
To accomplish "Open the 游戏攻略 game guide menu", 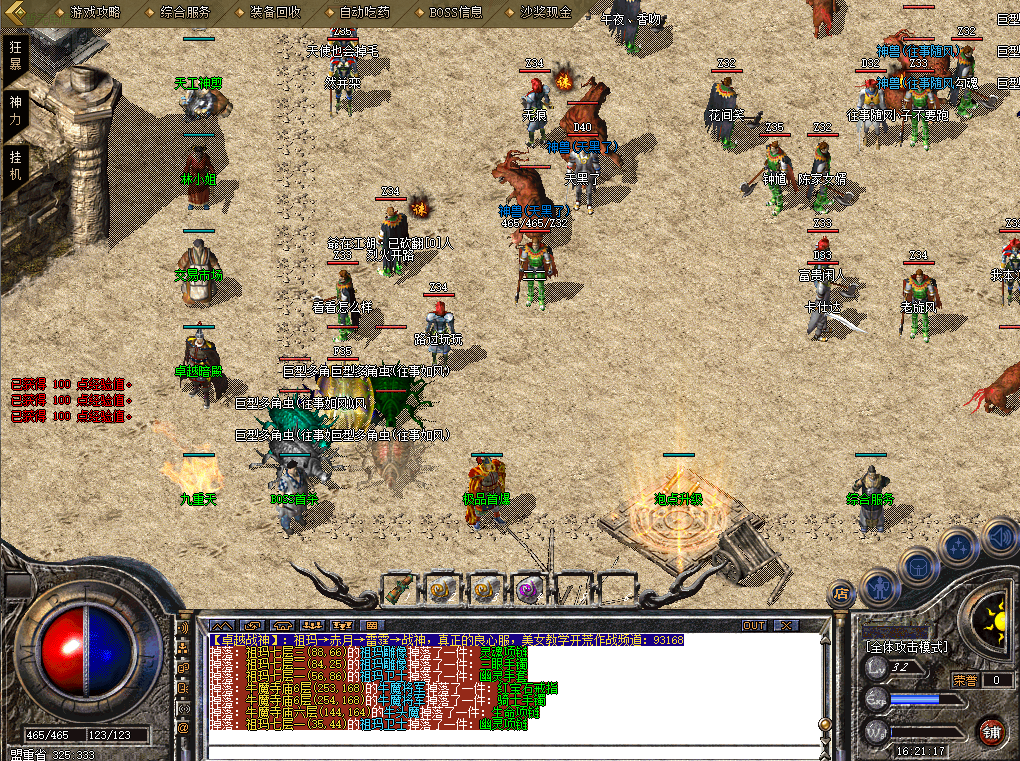I will [95, 13].
